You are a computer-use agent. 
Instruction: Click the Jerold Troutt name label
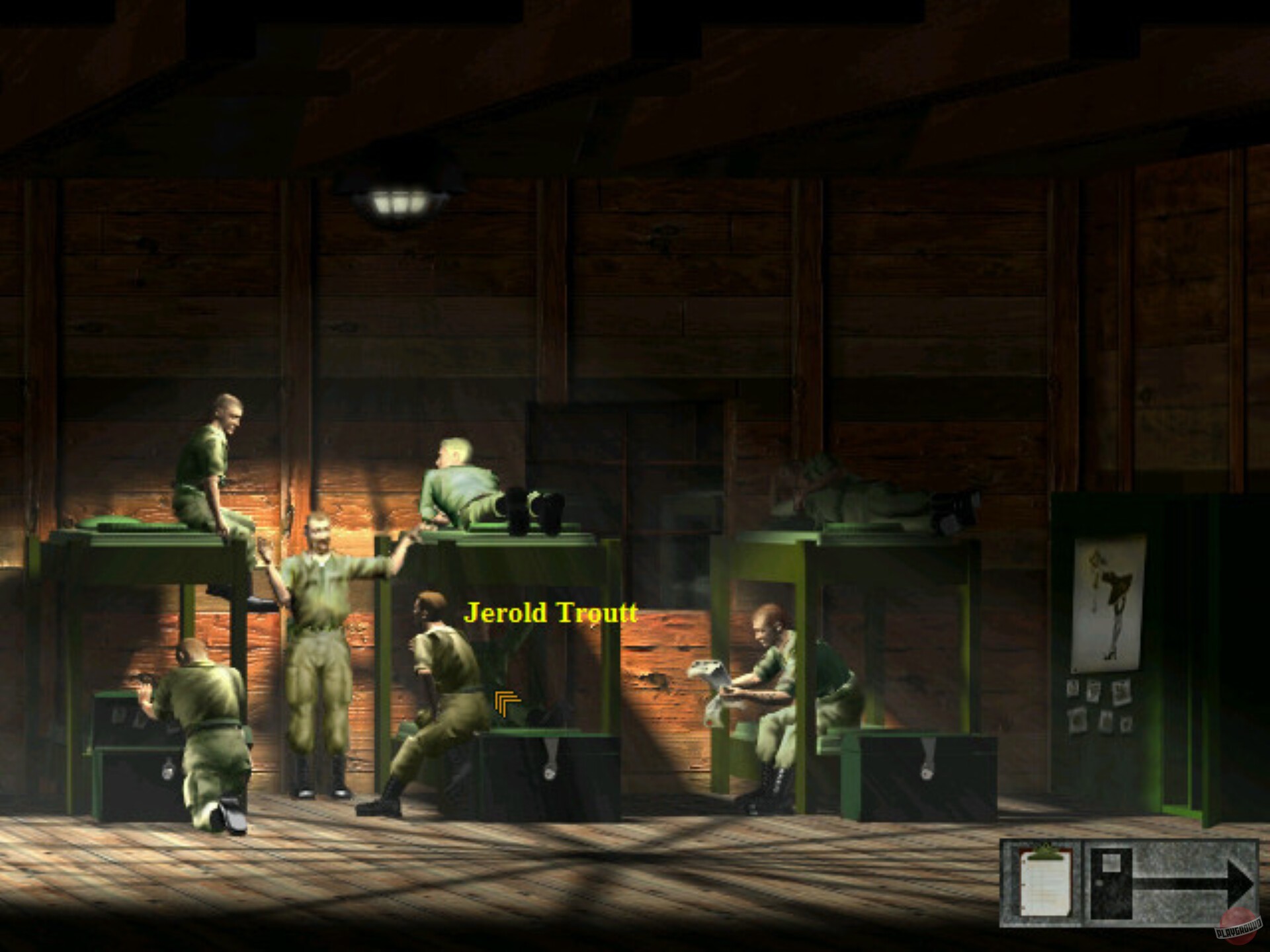pos(552,614)
